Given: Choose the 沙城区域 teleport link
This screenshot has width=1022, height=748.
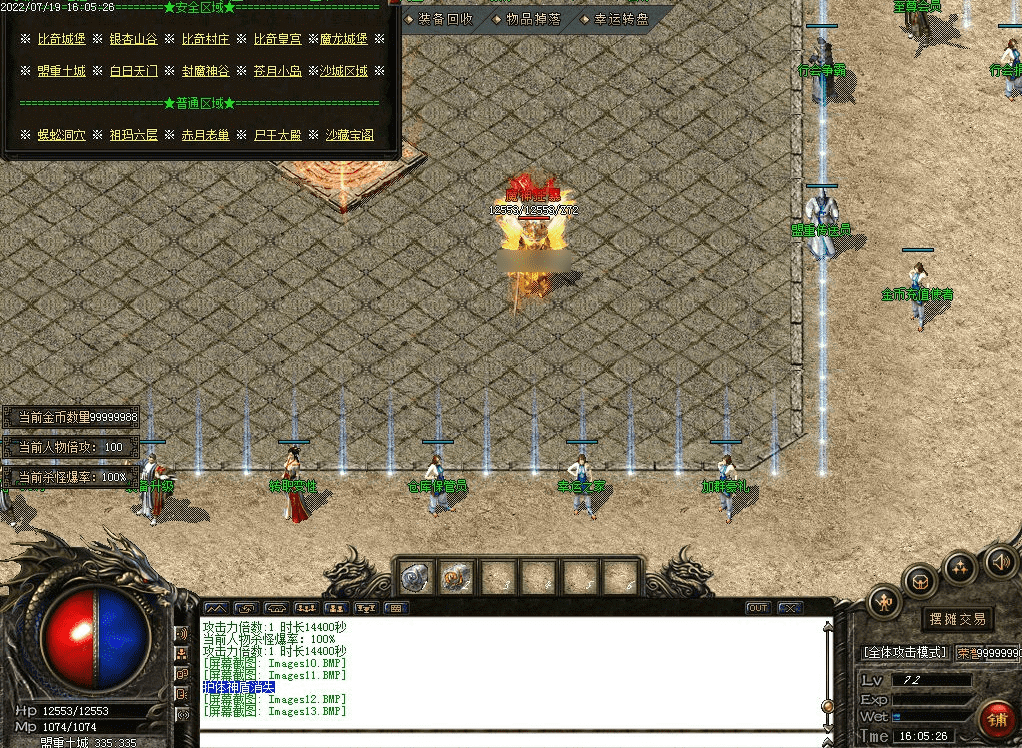Looking at the screenshot, I should (x=344, y=71).
